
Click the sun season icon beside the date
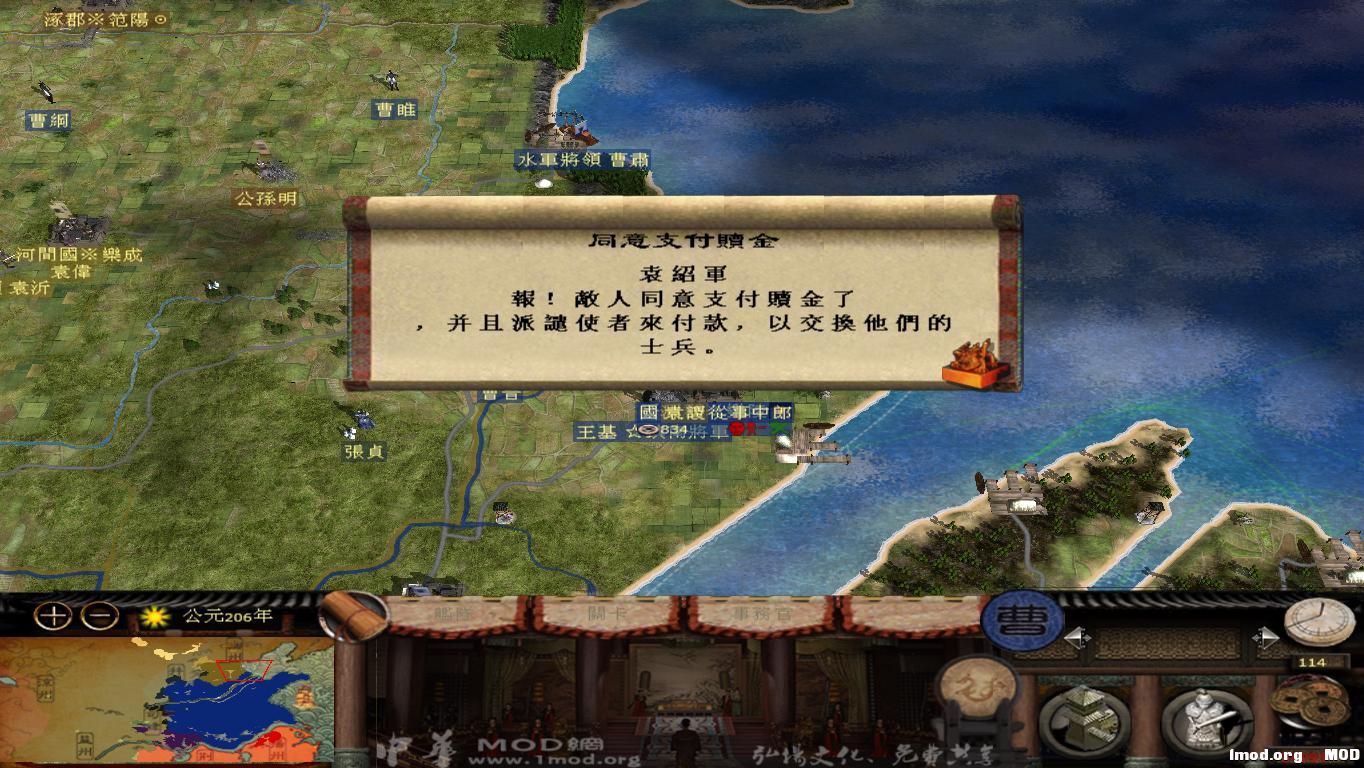153,618
